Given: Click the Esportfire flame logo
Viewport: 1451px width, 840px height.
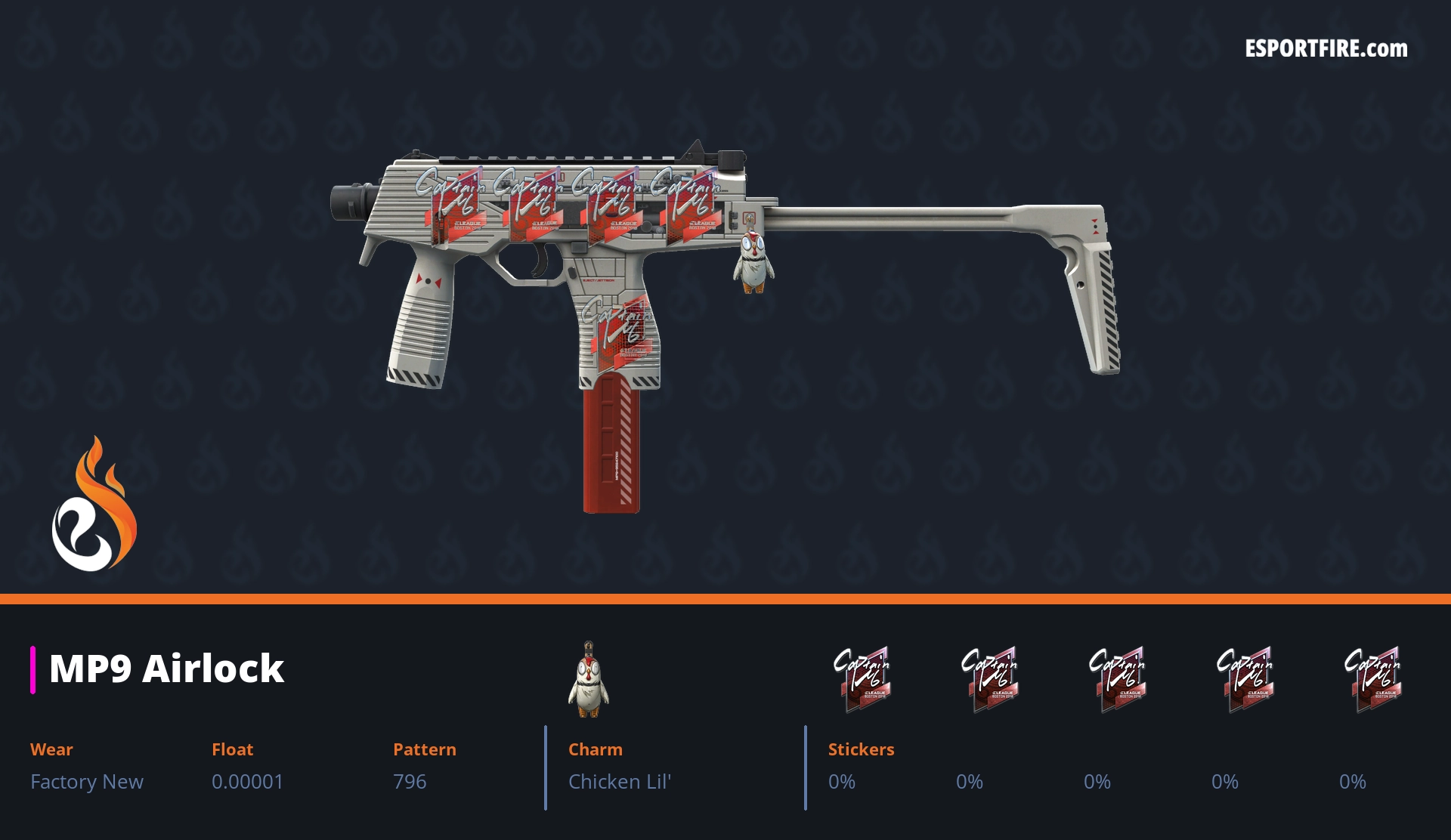Looking at the screenshot, I should 94,506.
